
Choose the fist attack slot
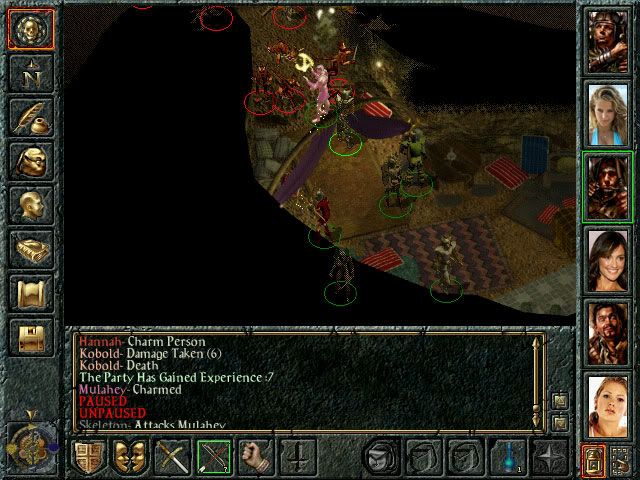[x=256, y=459]
